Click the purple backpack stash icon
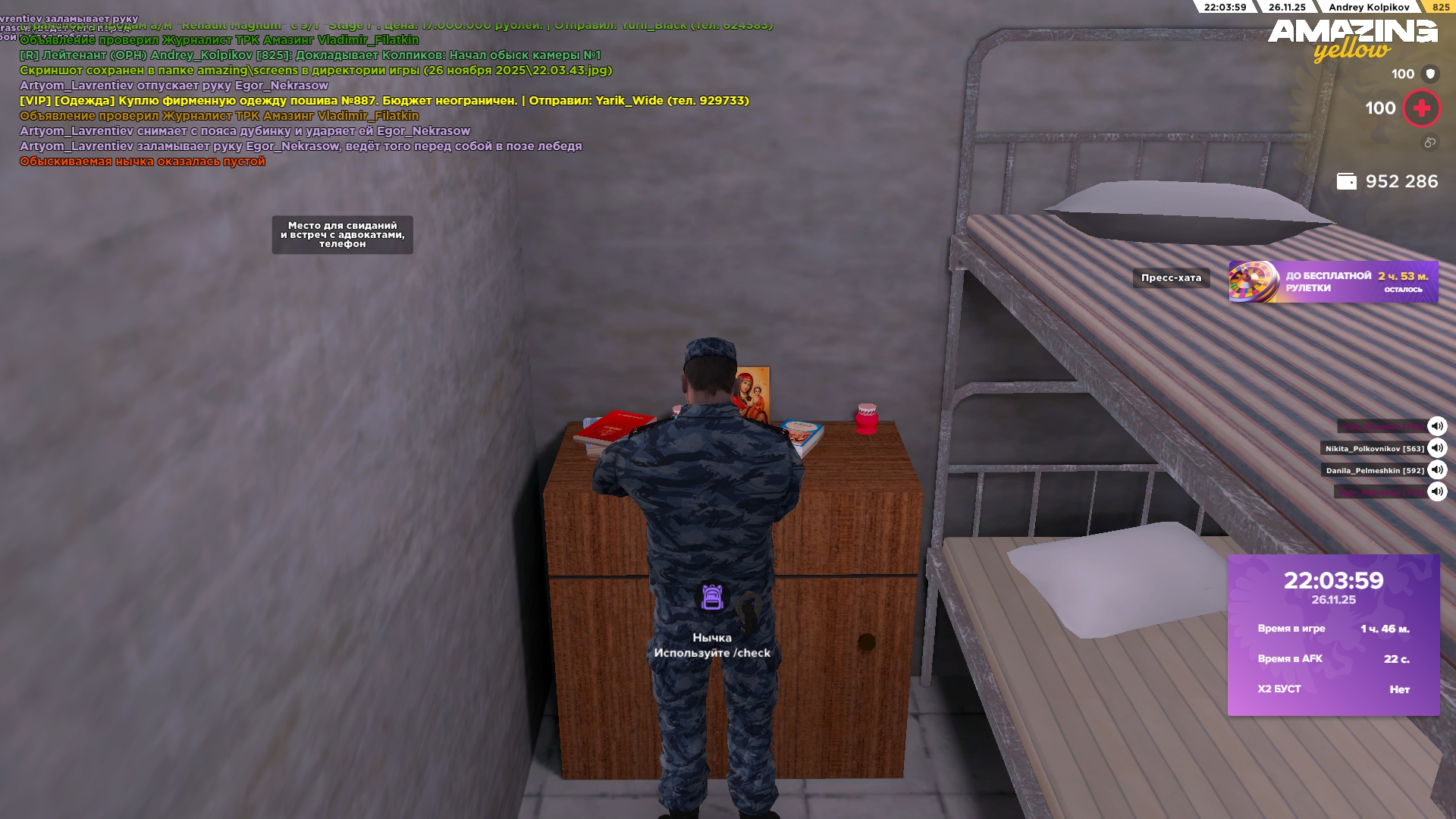This screenshot has height=819, width=1456. (x=711, y=598)
